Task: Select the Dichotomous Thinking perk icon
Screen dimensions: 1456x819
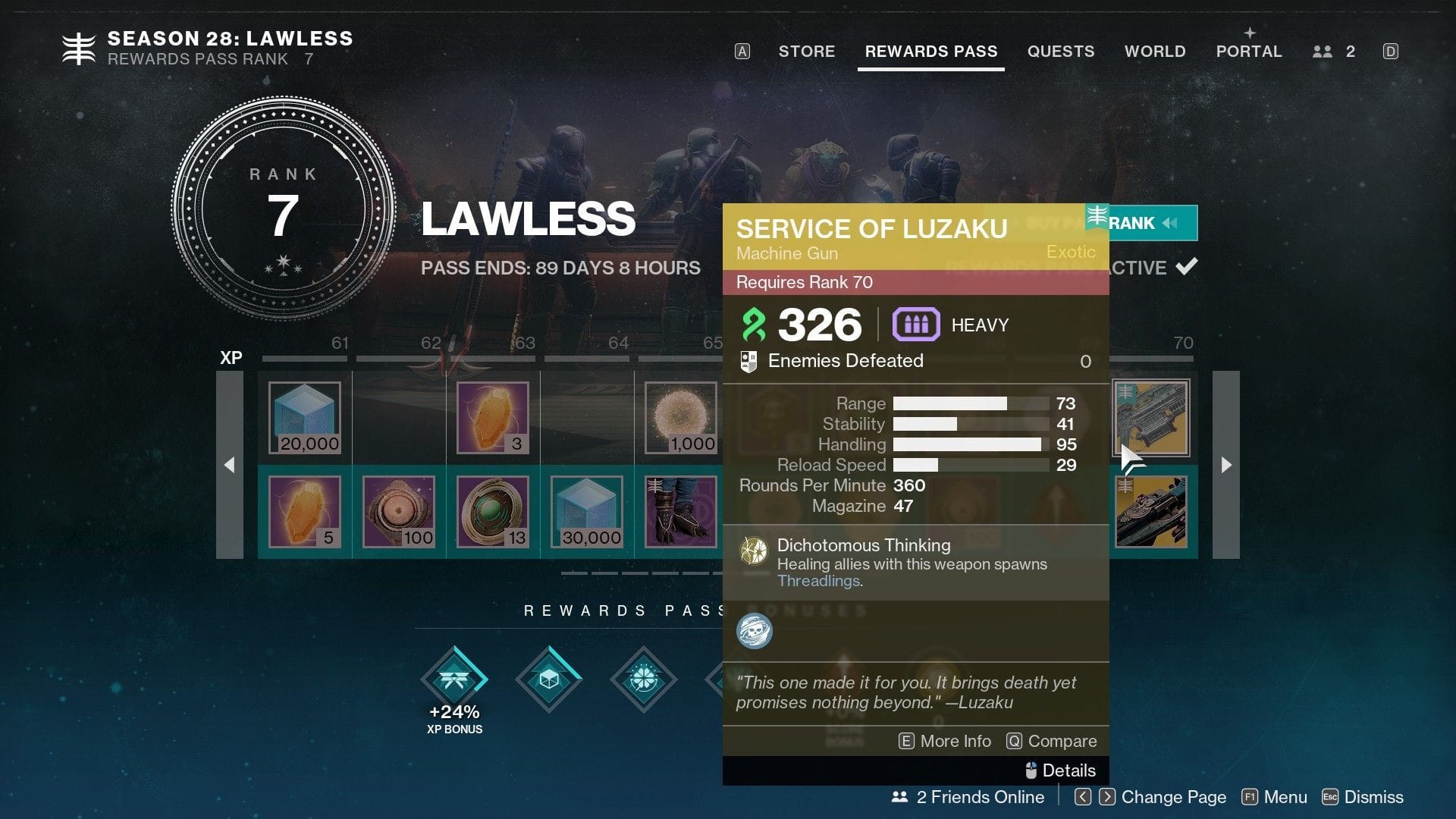Action: [755, 551]
